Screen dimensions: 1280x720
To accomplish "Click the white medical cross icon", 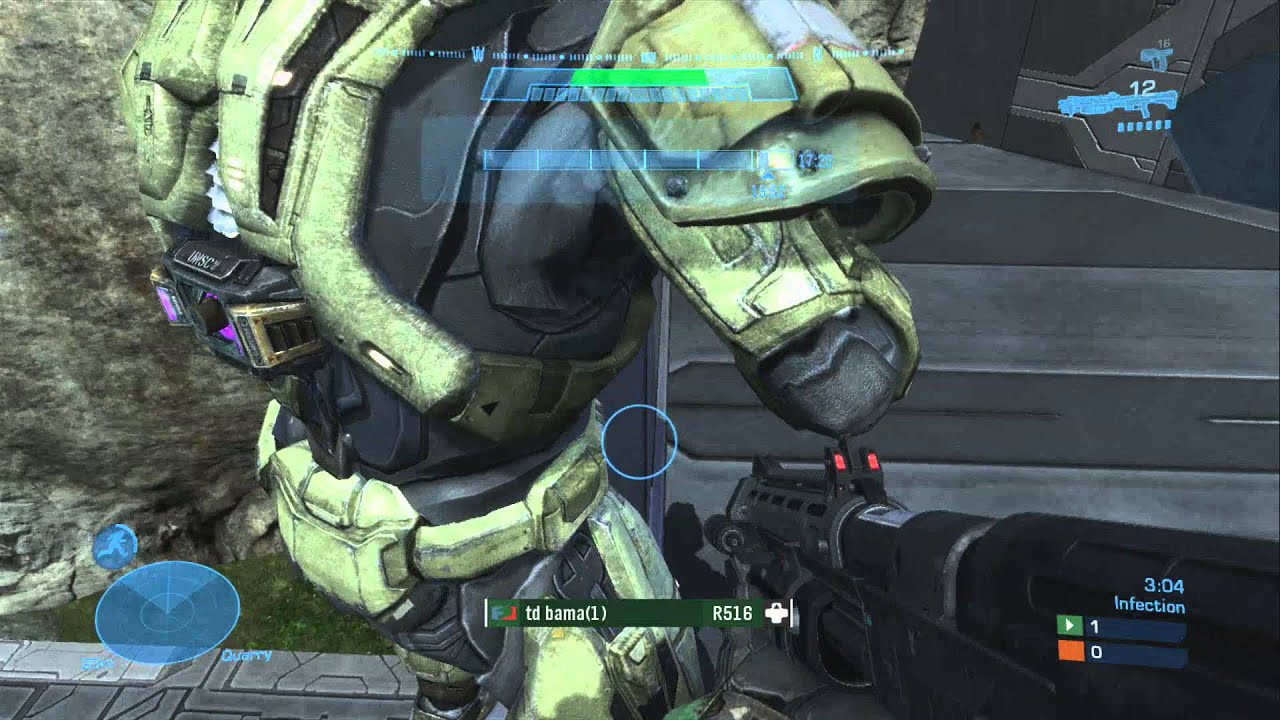I will [x=776, y=613].
